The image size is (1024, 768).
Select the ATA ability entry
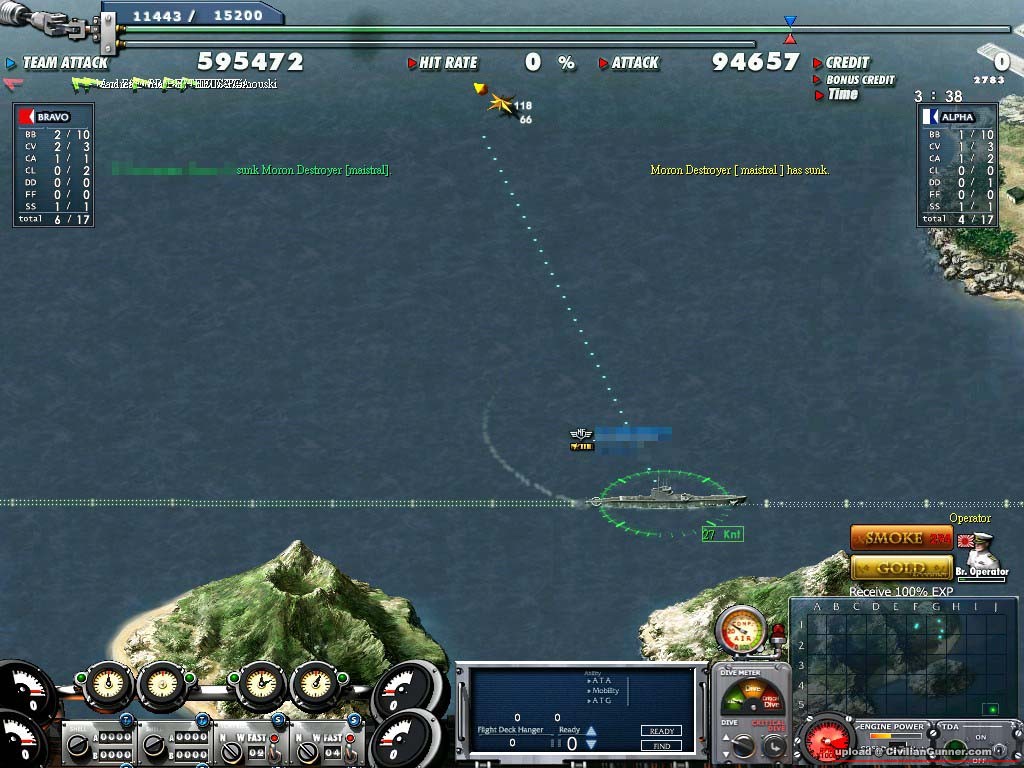pyautogui.click(x=601, y=681)
